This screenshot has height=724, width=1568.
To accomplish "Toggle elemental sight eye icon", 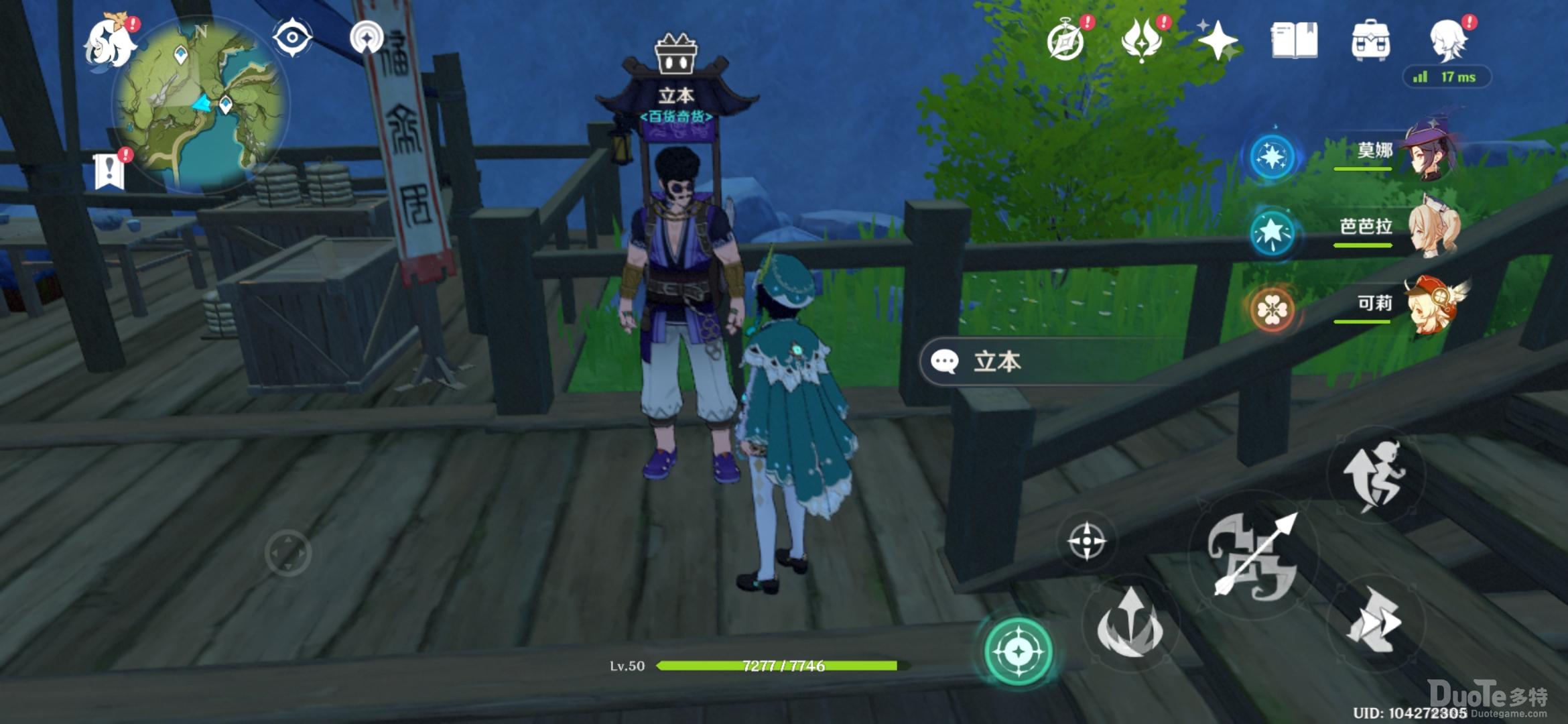I will (x=292, y=38).
